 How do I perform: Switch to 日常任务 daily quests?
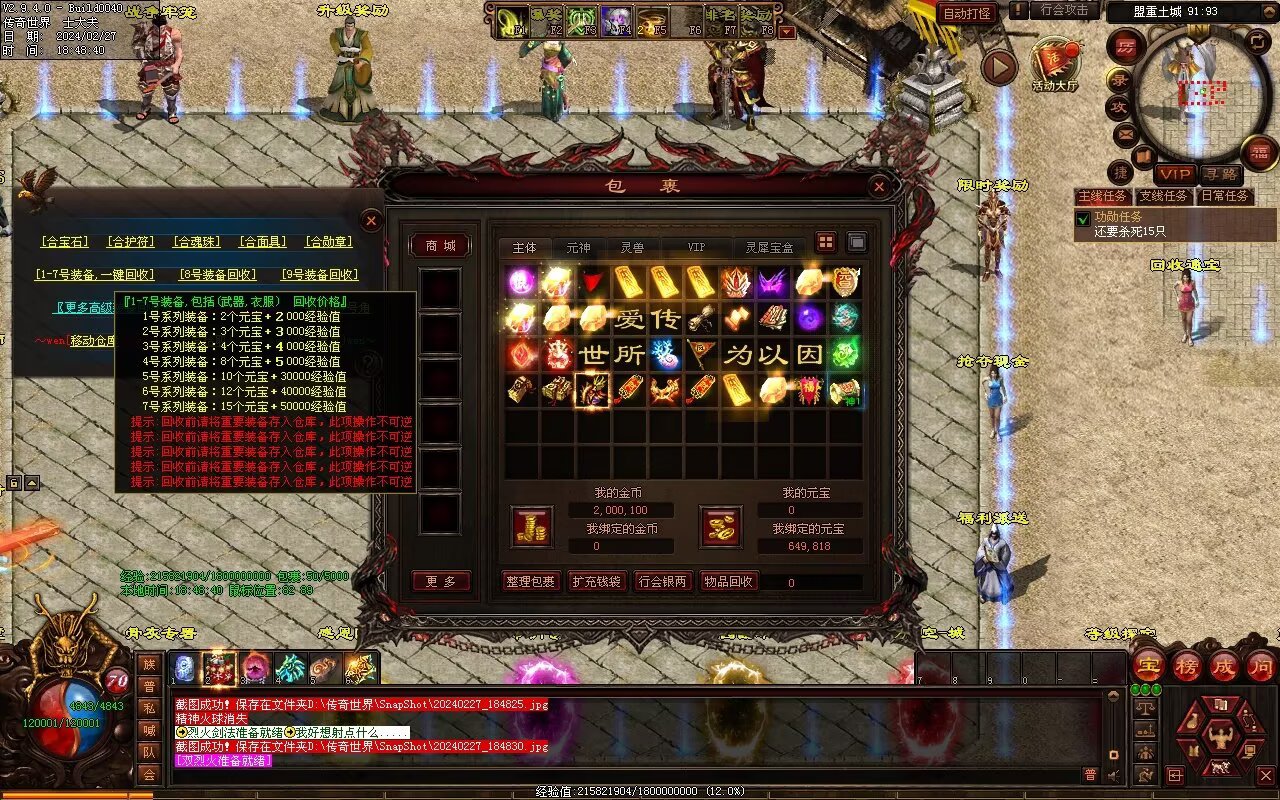[1225, 196]
